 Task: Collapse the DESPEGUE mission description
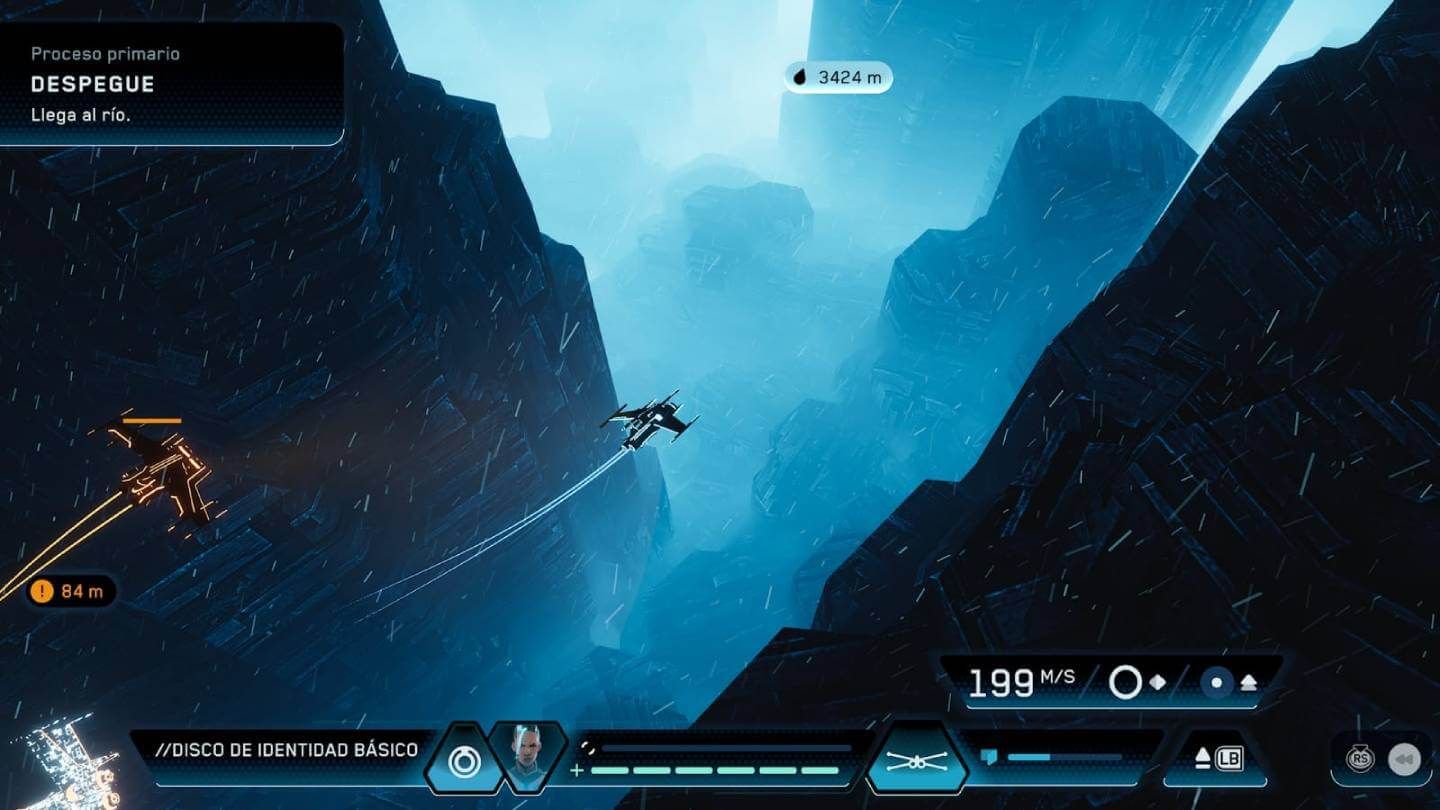[95, 84]
